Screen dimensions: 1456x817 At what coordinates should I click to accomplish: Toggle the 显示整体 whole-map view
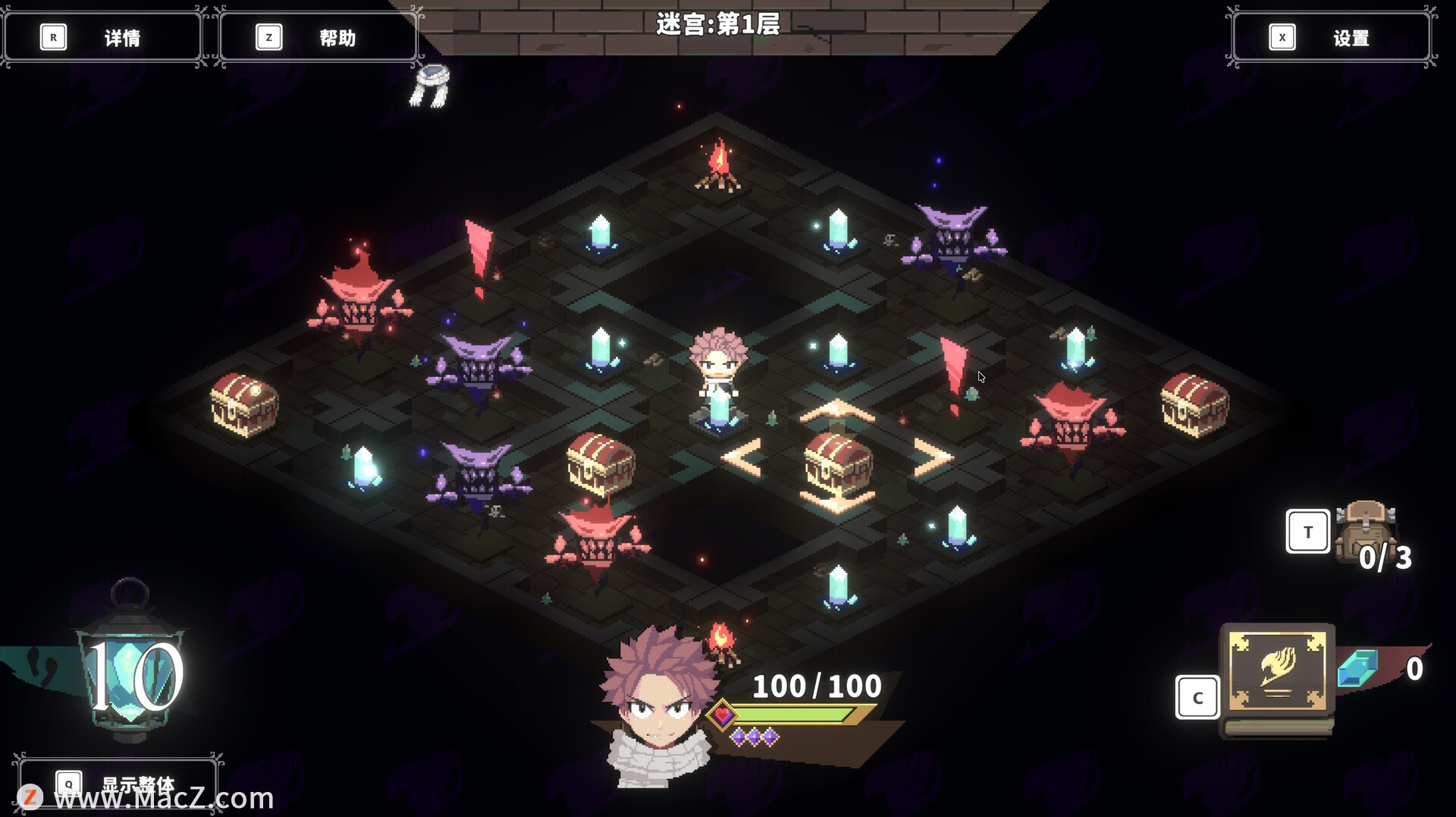pos(118,782)
